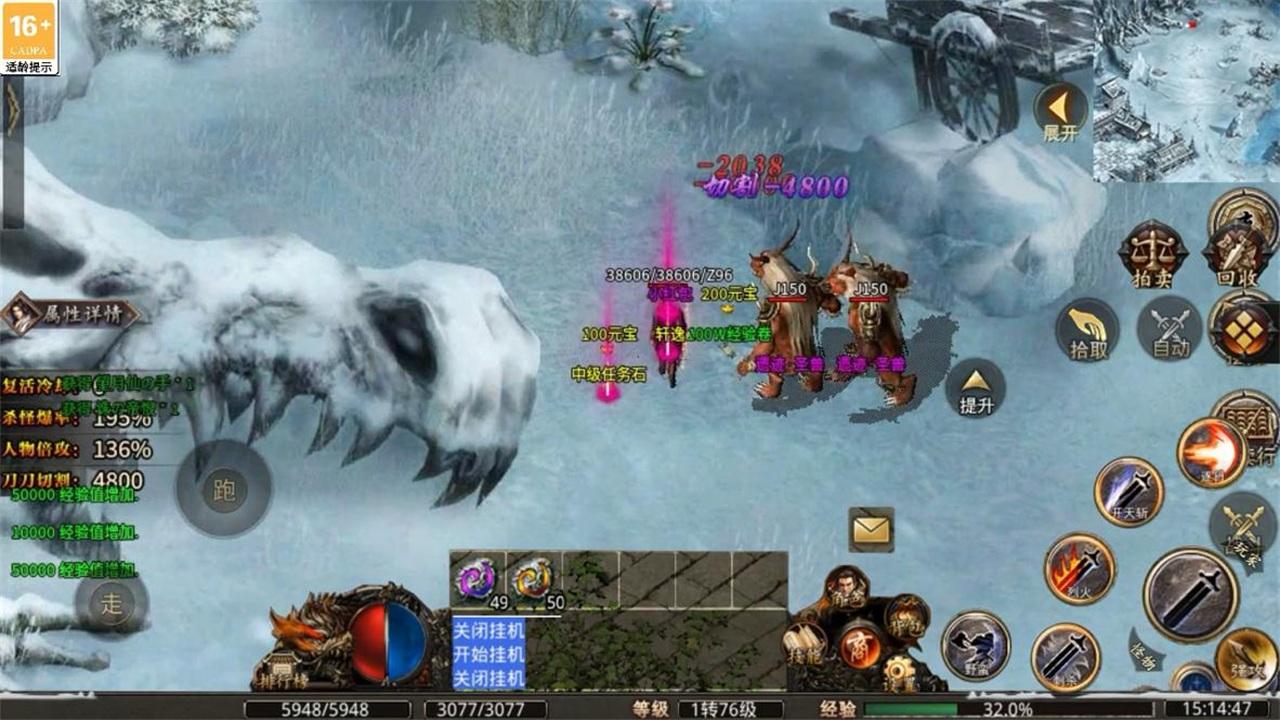
Task: Use the 野蛮 charge skill icon
Action: pos(976,644)
